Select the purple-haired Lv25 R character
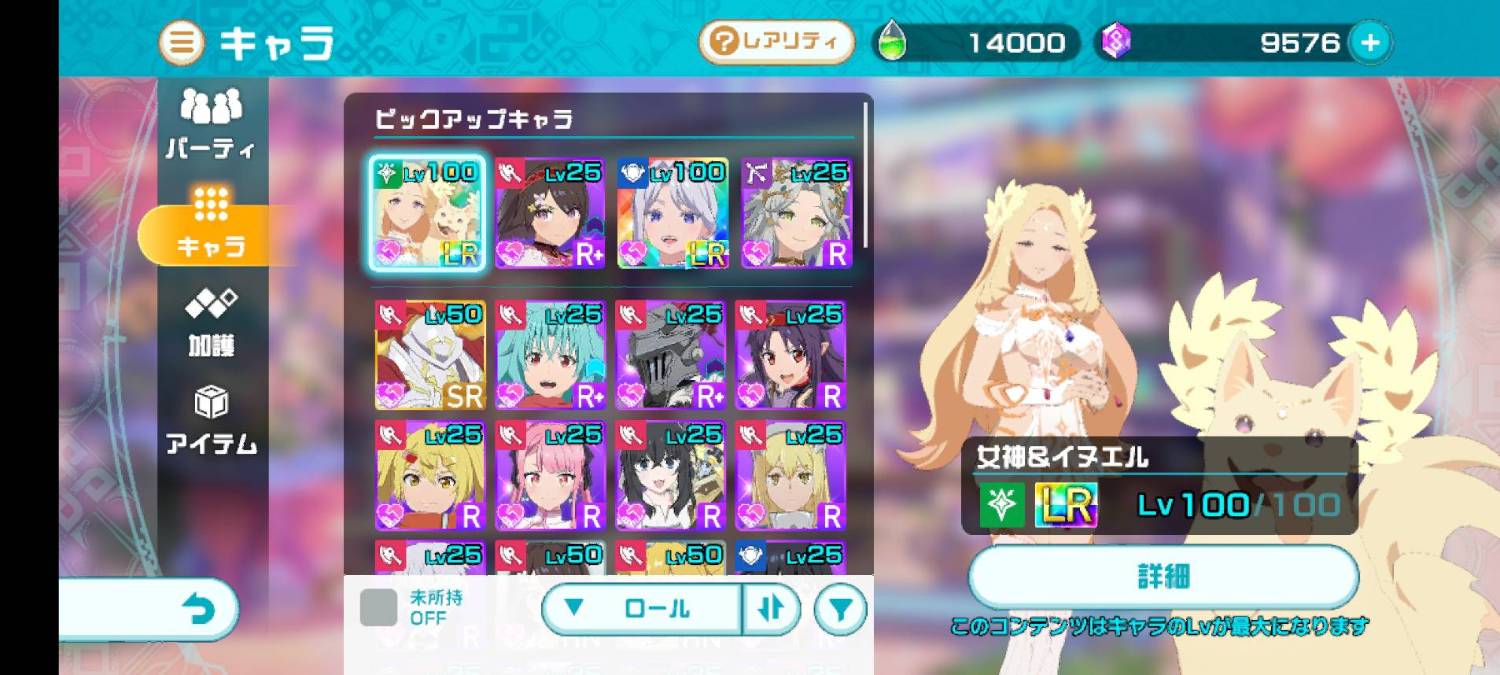This screenshot has width=1500, height=675. 790,355
